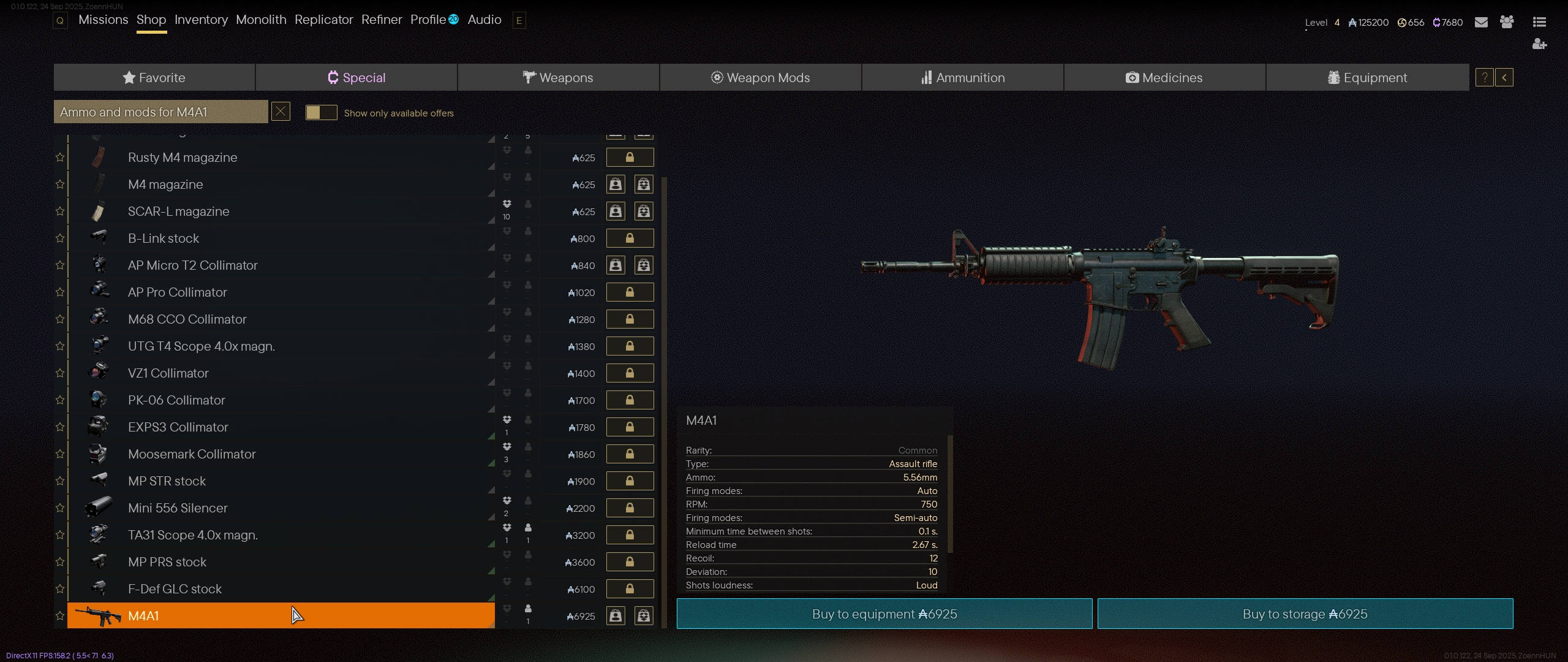This screenshot has height=662, width=1568.
Task: Open the Missions menu
Action: [x=103, y=20]
